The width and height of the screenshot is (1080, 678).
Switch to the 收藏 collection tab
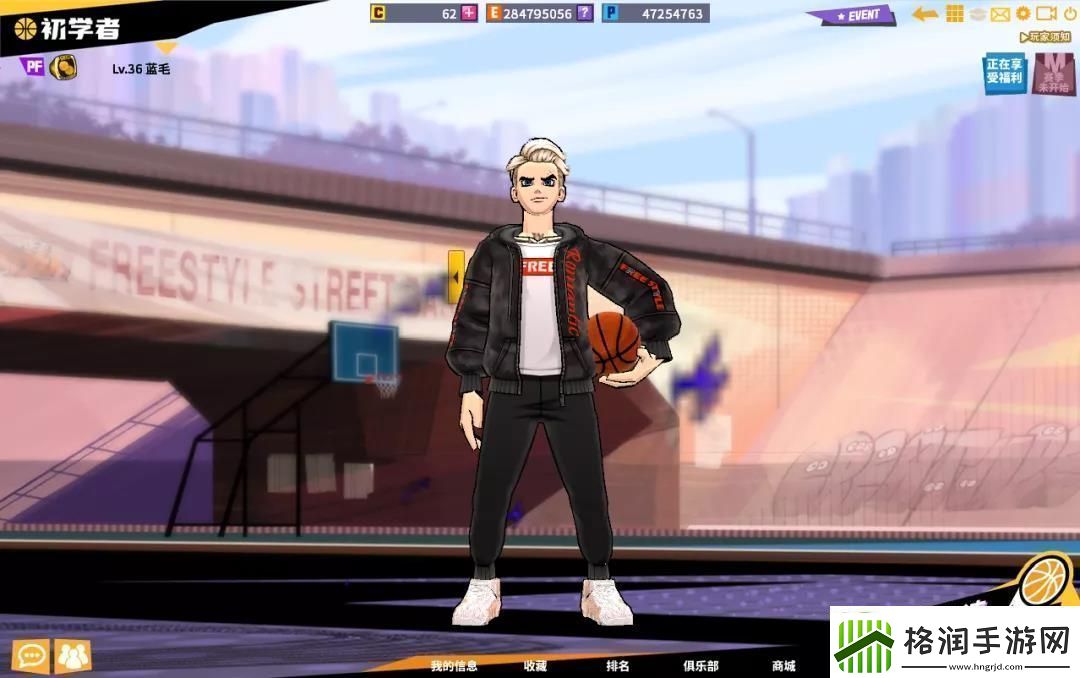click(x=535, y=666)
